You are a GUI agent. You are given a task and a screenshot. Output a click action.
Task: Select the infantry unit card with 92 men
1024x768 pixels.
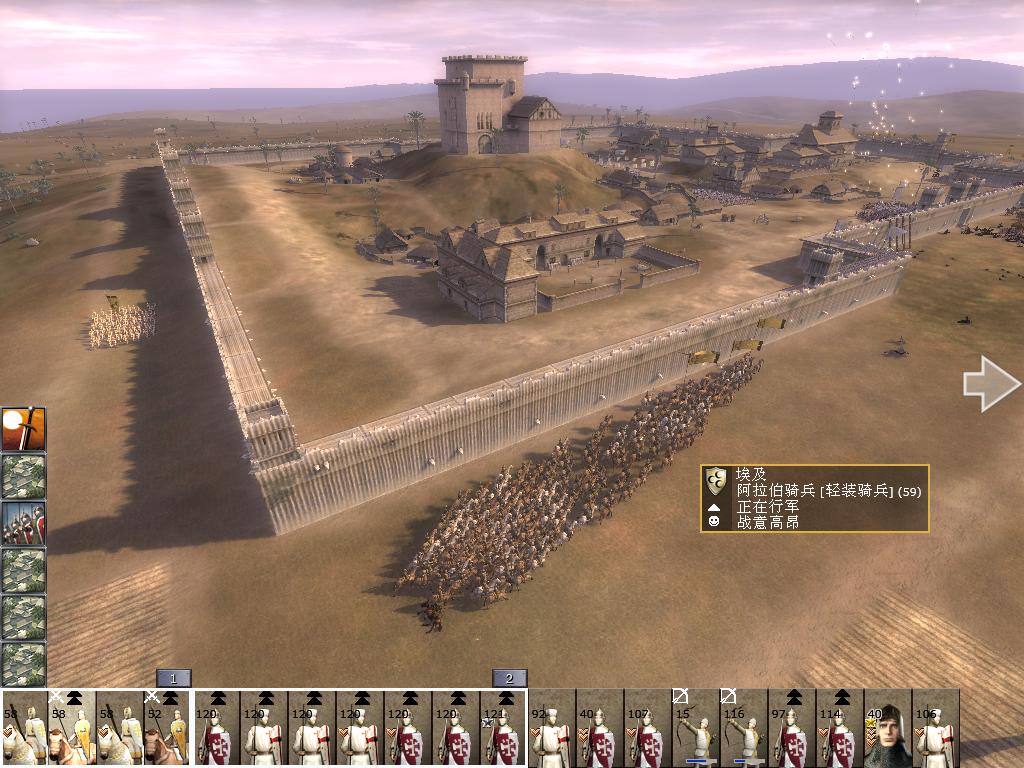click(x=551, y=728)
